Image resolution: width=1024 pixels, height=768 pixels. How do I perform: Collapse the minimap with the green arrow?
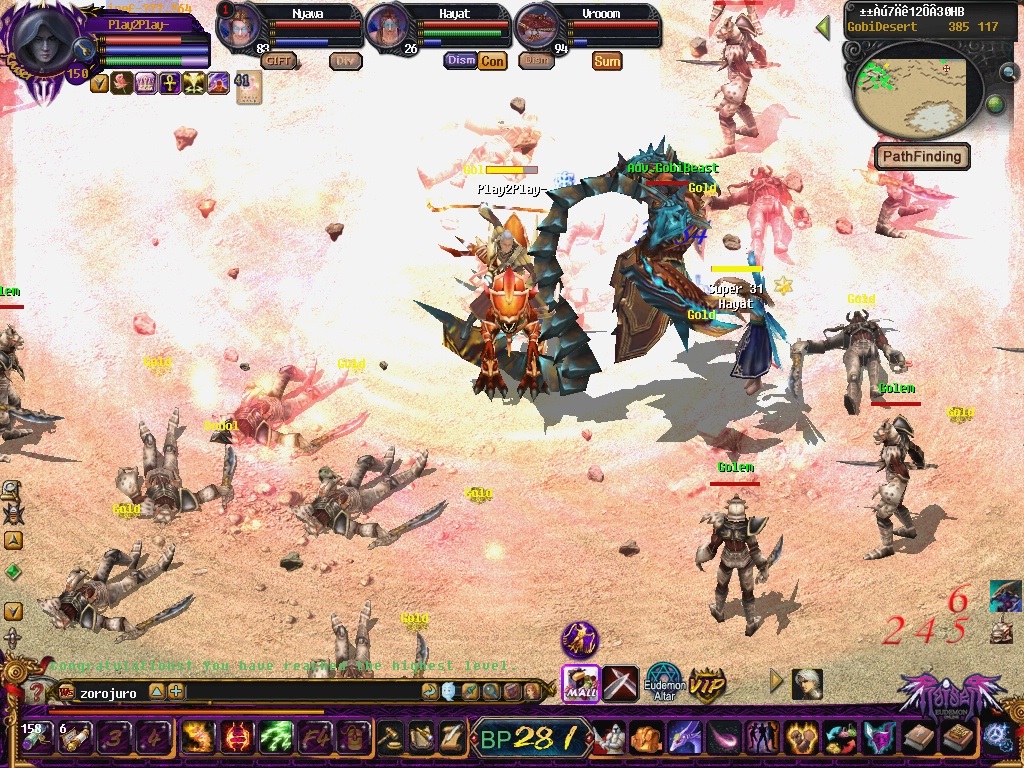[x=823, y=27]
